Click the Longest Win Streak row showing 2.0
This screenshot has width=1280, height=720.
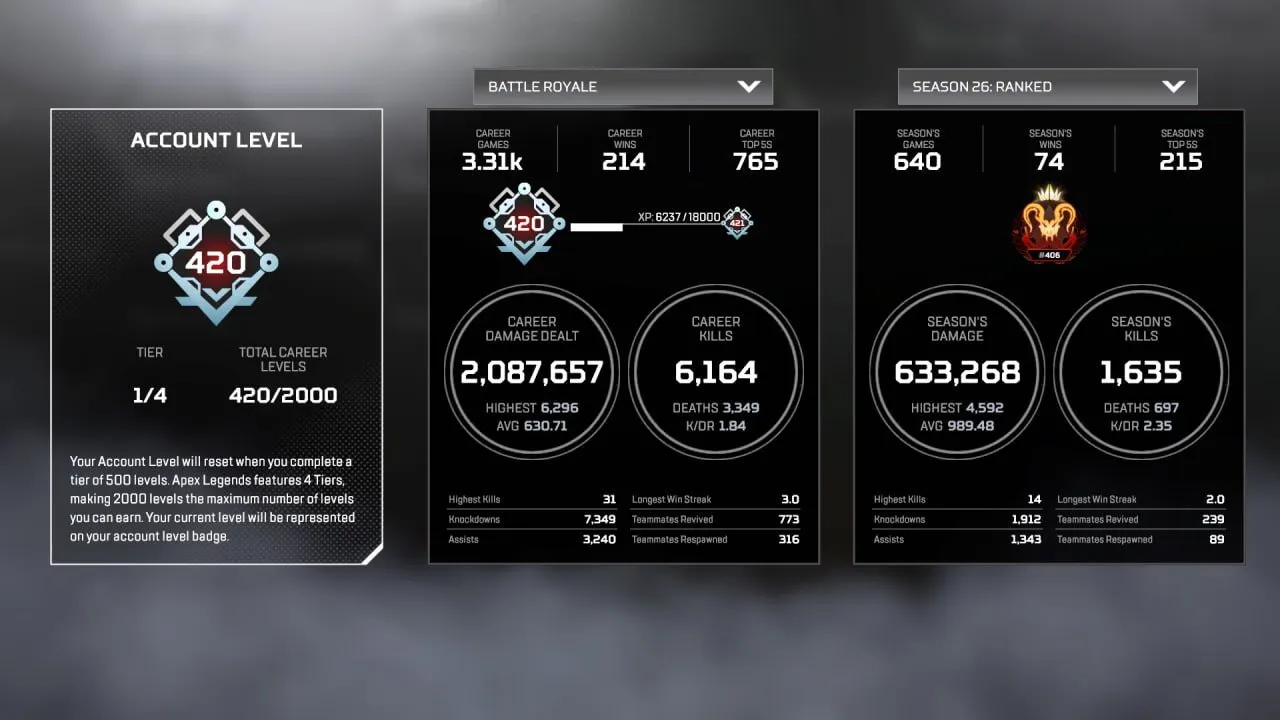tap(1142, 499)
